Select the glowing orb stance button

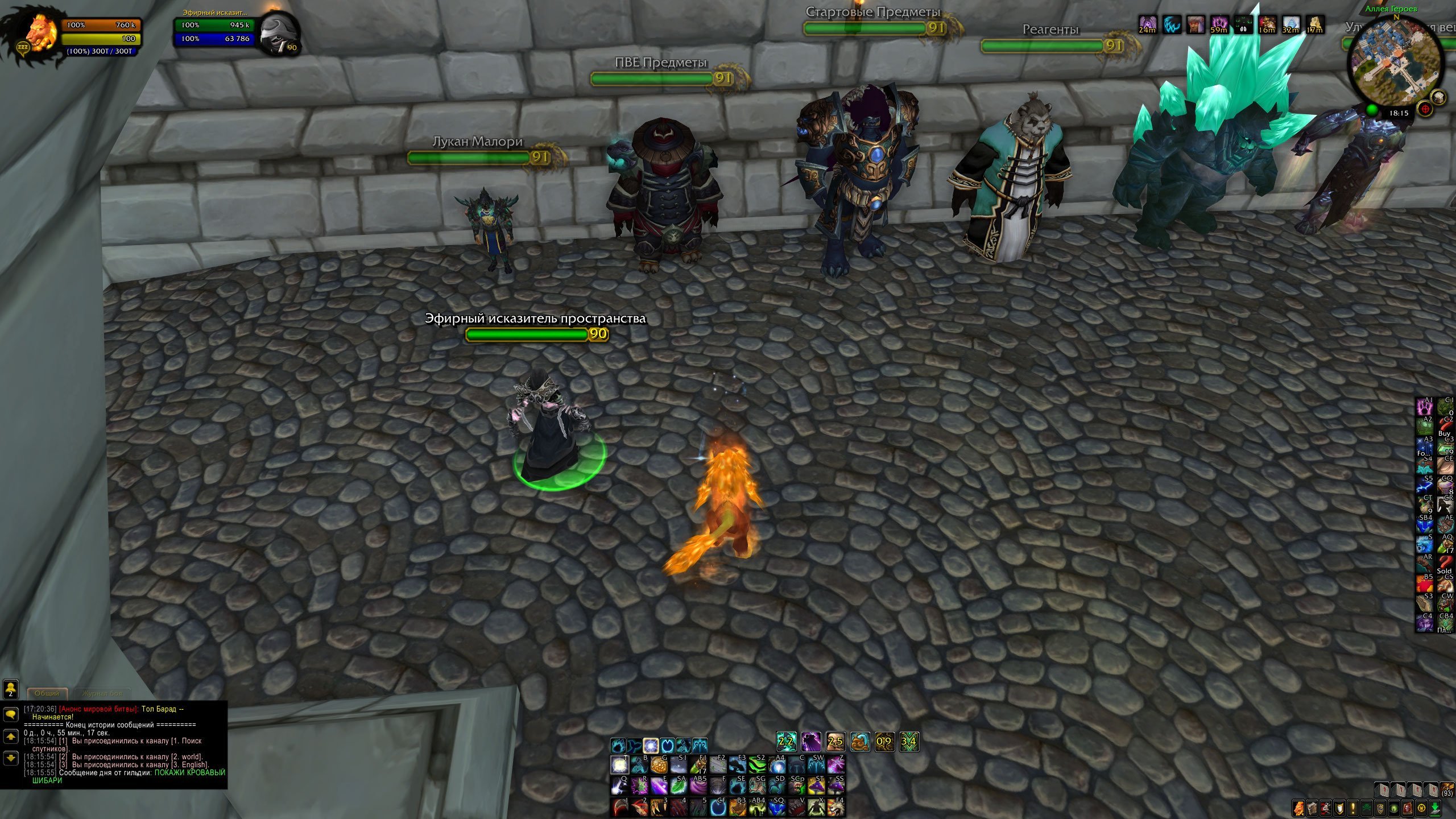point(651,745)
